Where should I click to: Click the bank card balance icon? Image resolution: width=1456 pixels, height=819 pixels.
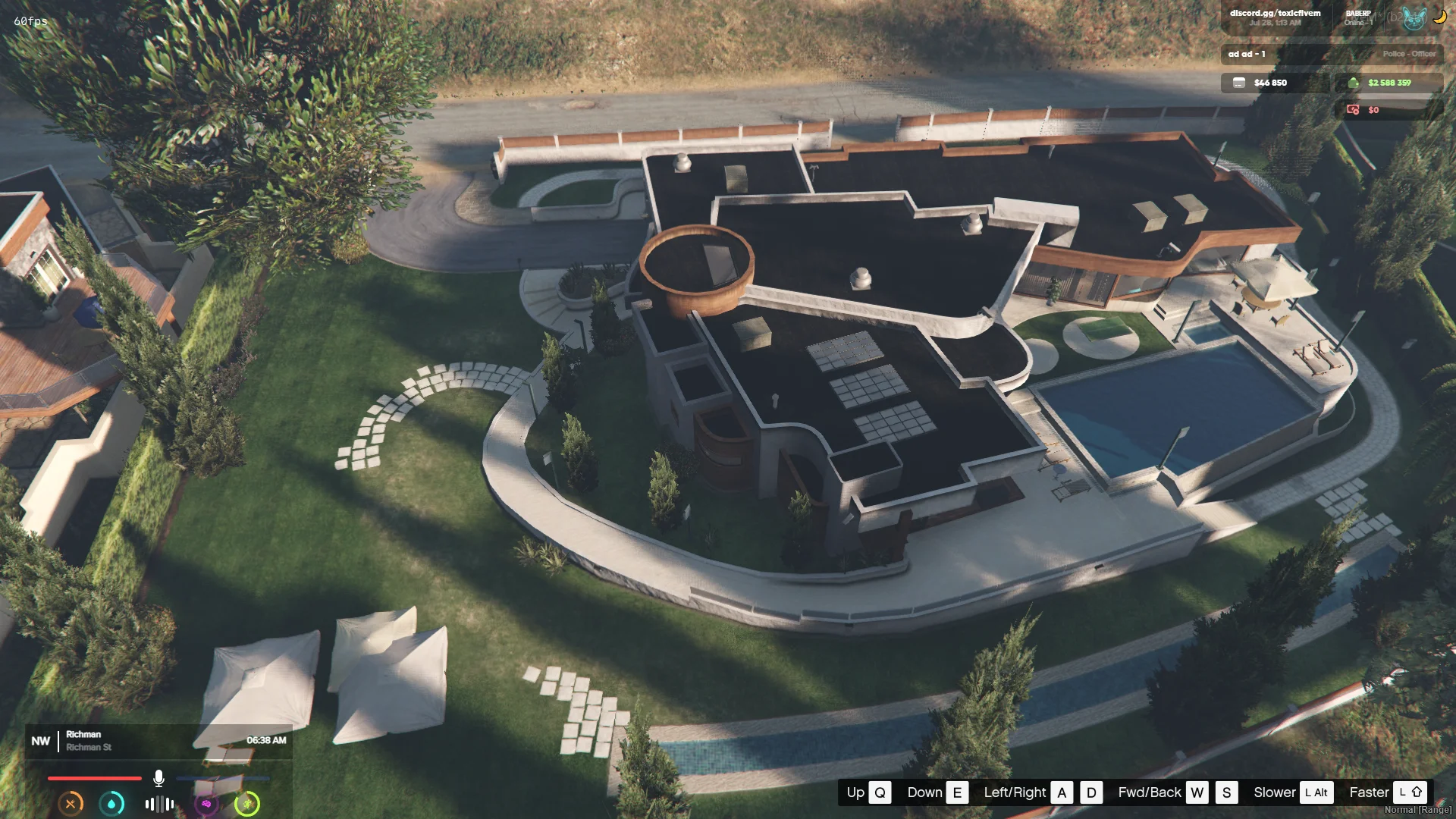pyautogui.click(x=1239, y=83)
